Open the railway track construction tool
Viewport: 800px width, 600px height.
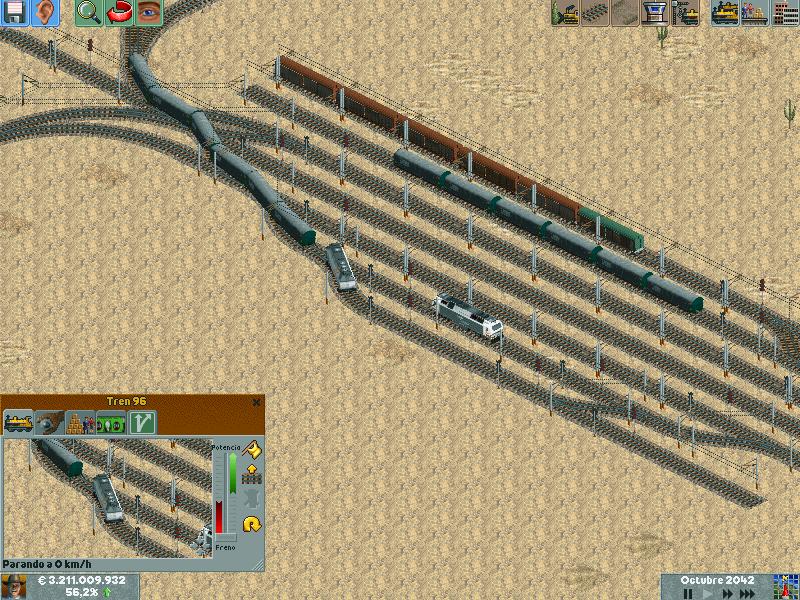596,13
